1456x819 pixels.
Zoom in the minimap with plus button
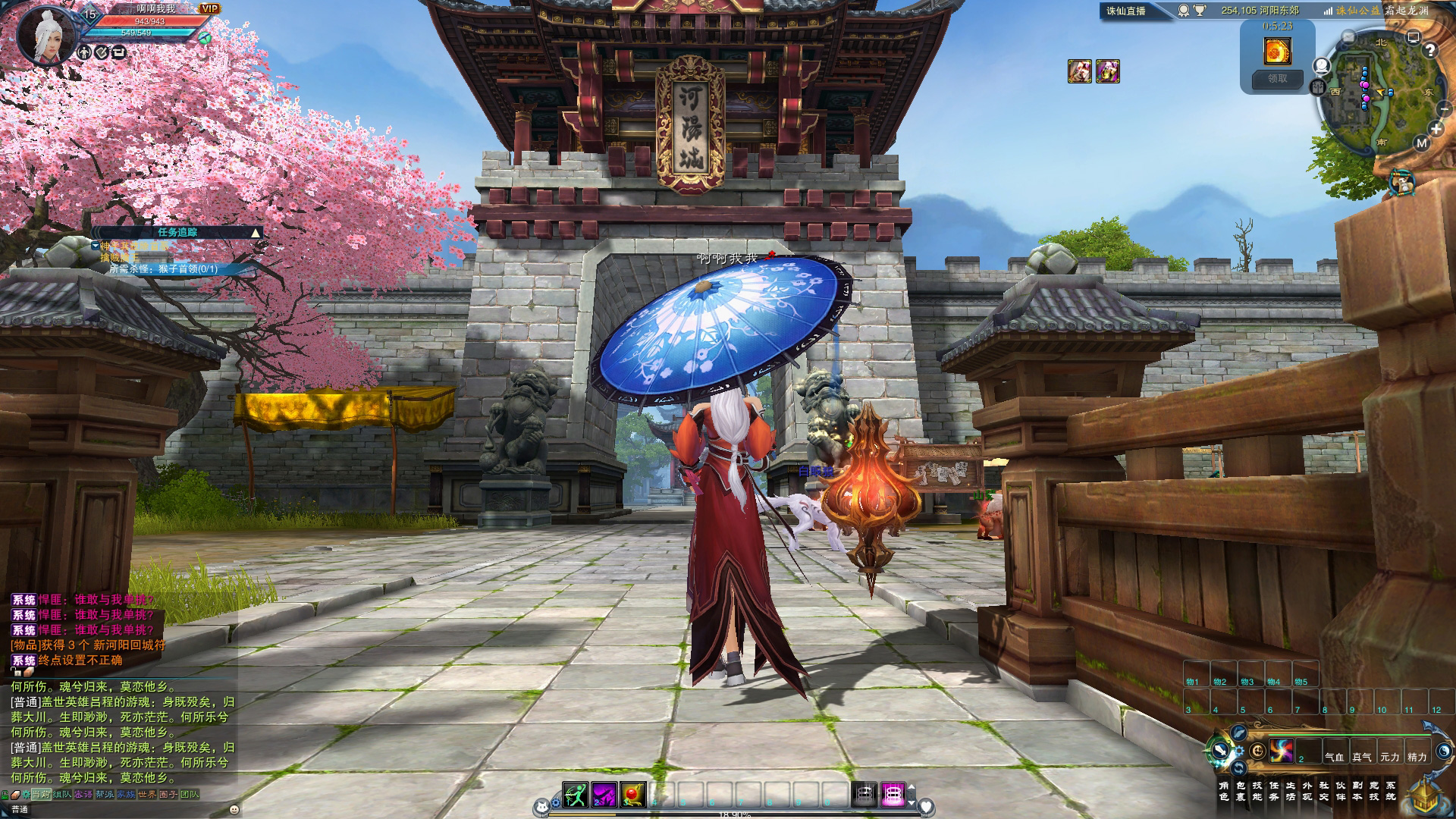[1436, 129]
